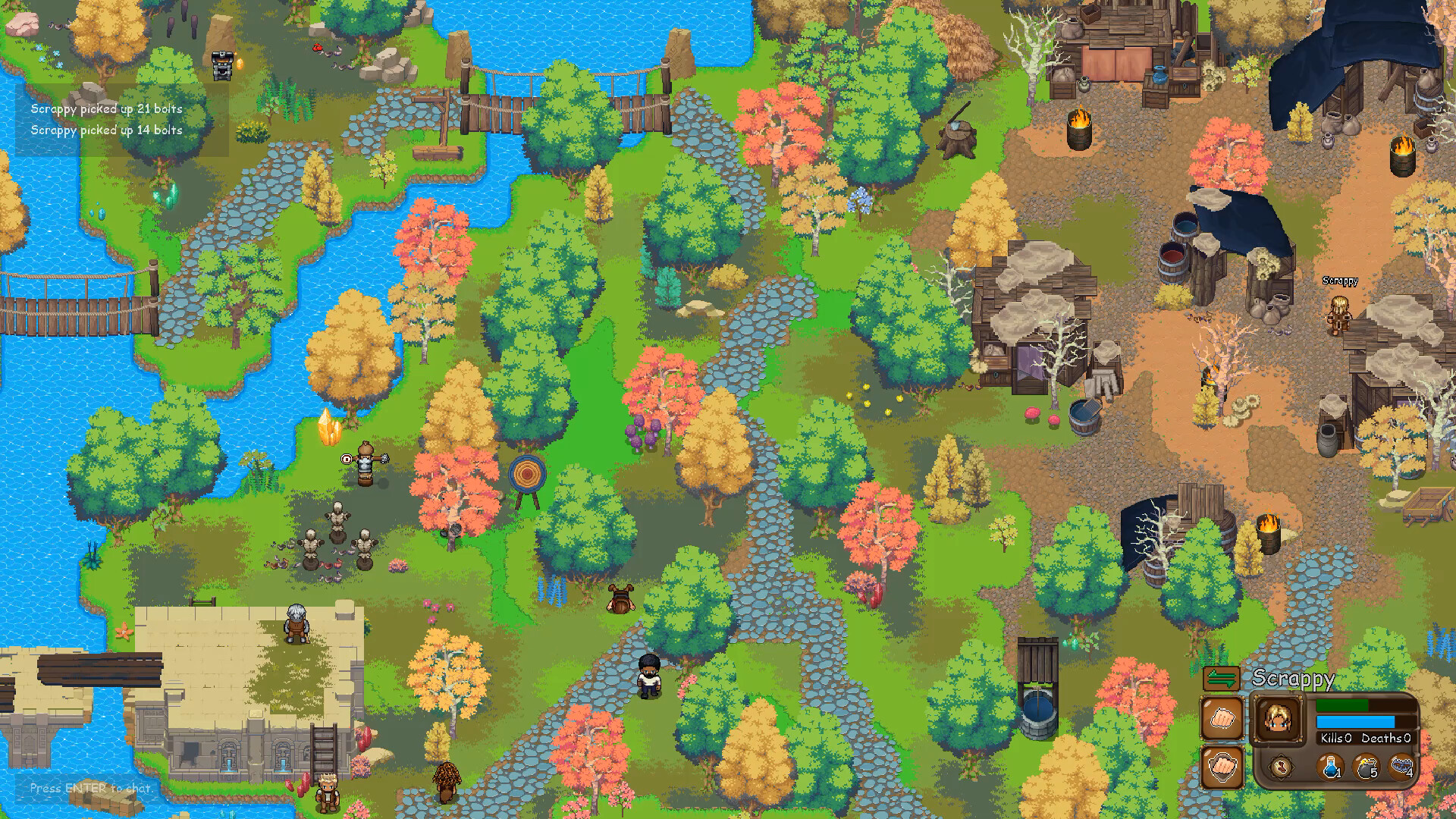Click the boot item slot in the HUD
The width and height of the screenshot is (1456, 819).
[1282, 767]
